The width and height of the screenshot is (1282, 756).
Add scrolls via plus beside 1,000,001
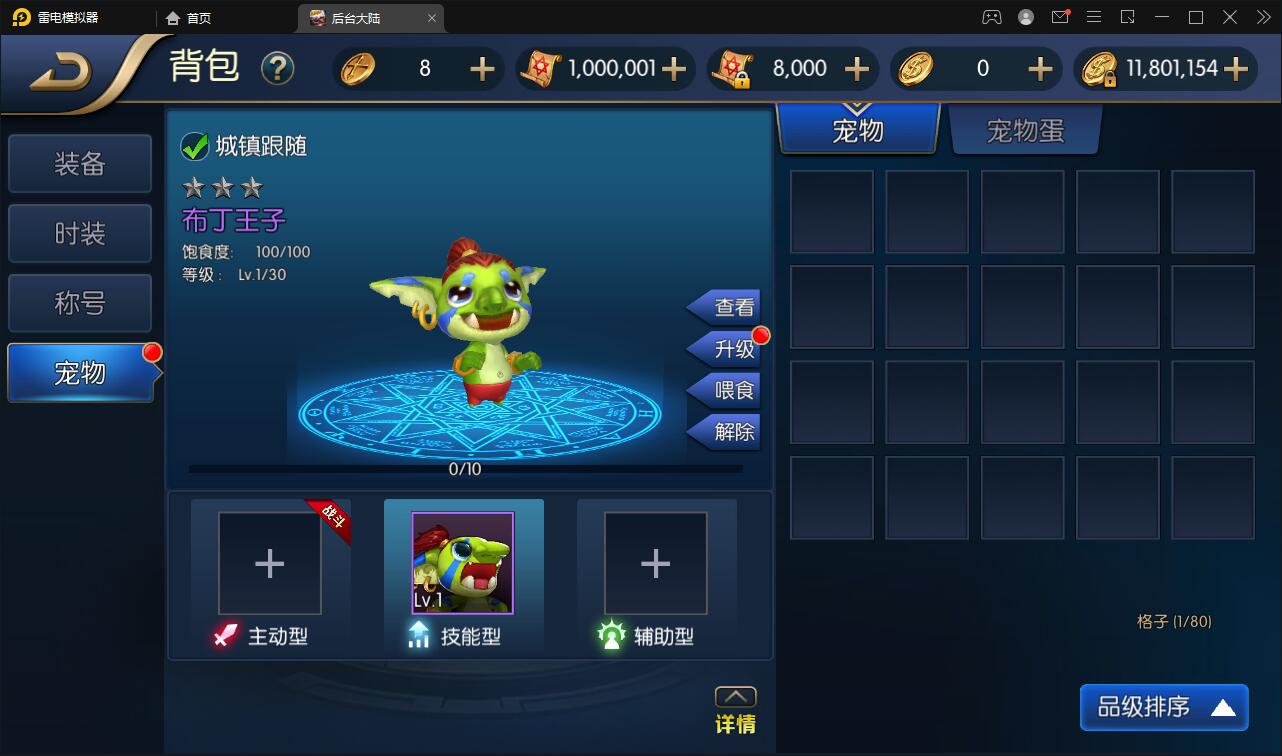pyautogui.click(x=676, y=68)
